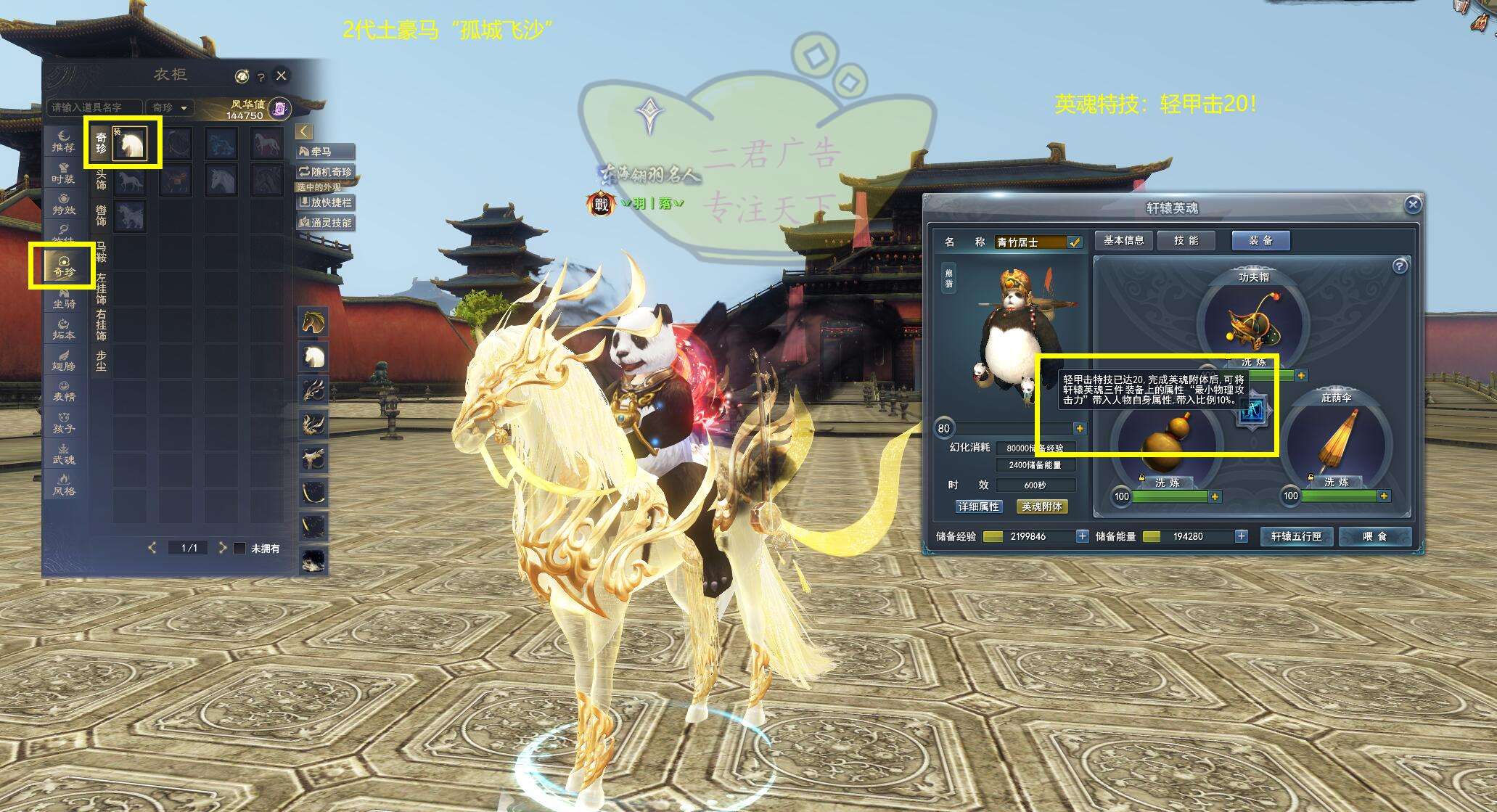Open the 技能 skills tab
The height and width of the screenshot is (812, 1497).
click(1186, 240)
